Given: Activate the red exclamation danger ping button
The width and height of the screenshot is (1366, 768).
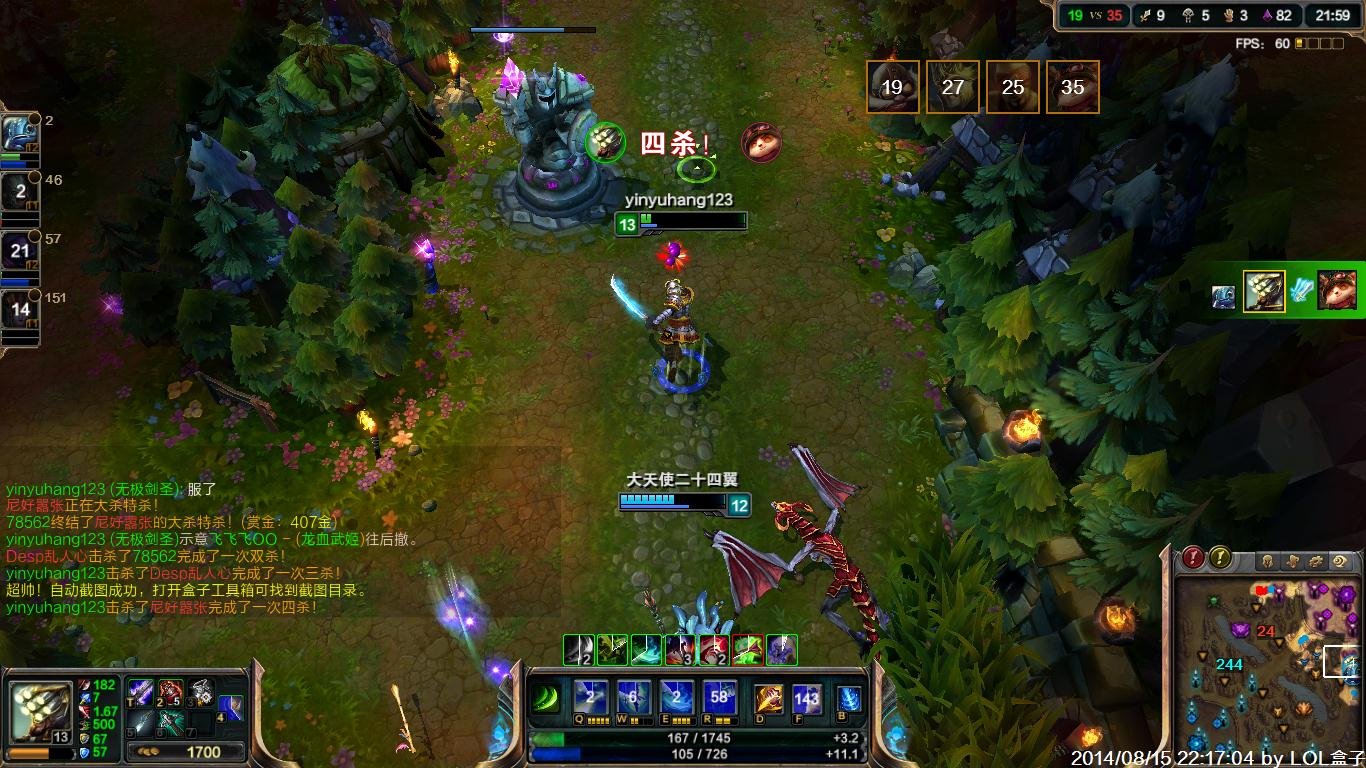Looking at the screenshot, I should click(x=1193, y=558).
